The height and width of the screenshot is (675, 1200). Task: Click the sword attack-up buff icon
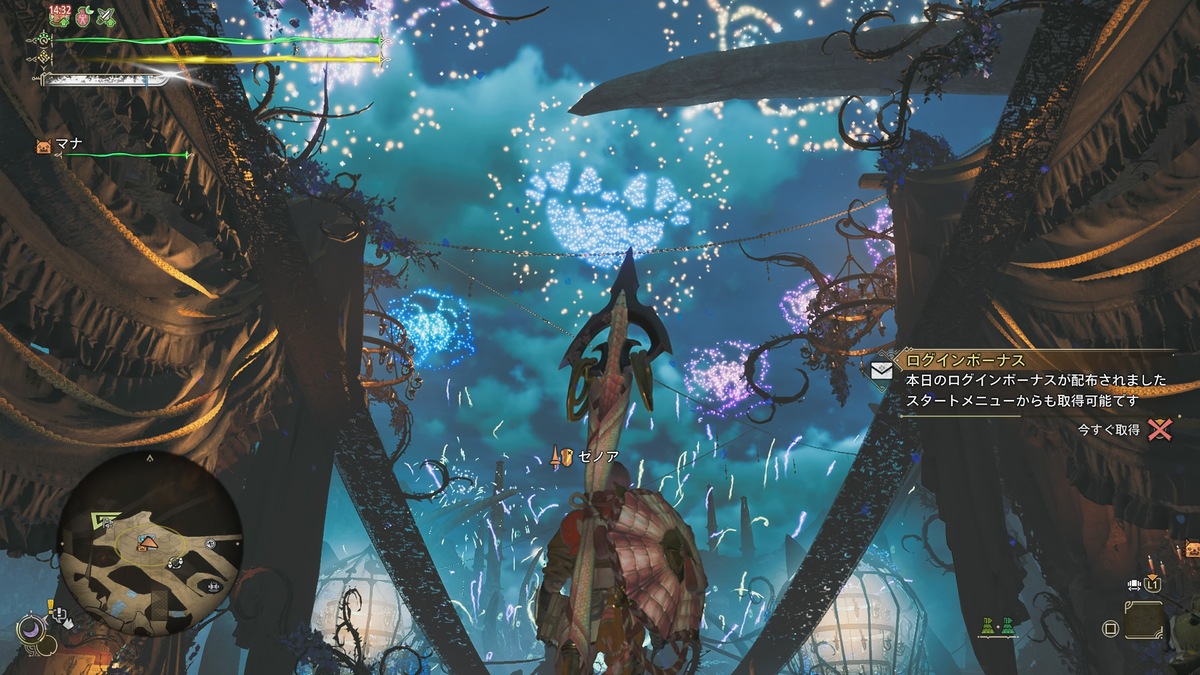(x=105, y=16)
